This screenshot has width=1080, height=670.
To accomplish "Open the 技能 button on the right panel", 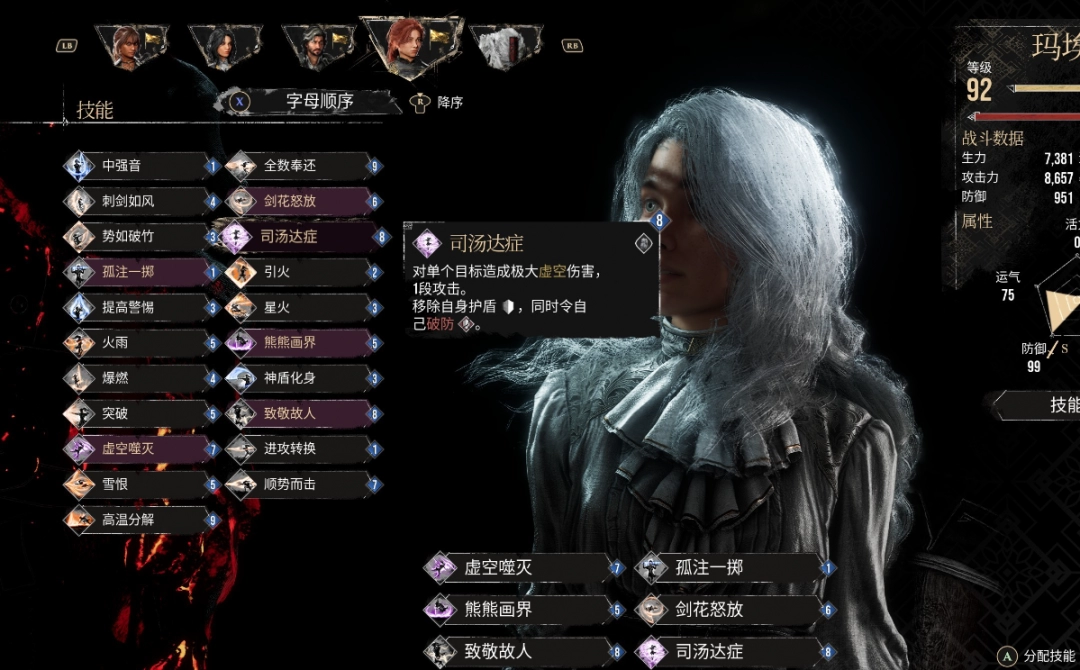I will [1050, 404].
